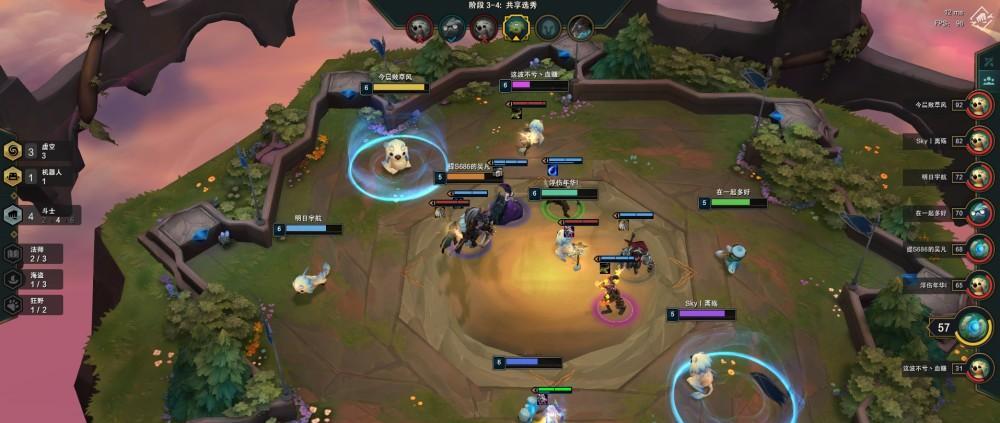The image size is (1000, 423).
Task: Click the 机器人 trait entry
Action: 30,177
